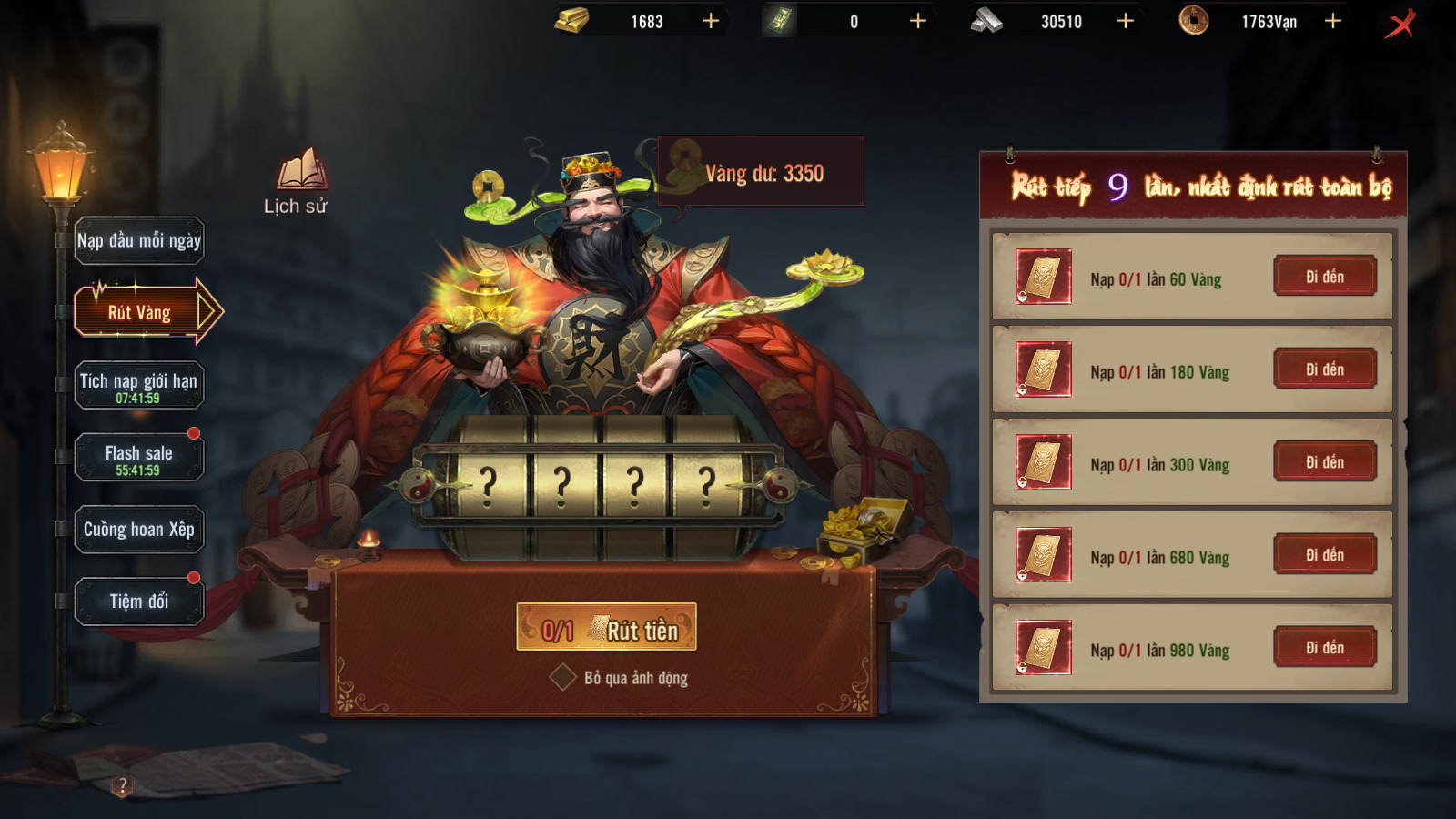Image resolution: width=1456 pixels, height=819 pixels.
Task: Click the Rút tiền draw button
Action: [606, 628]
